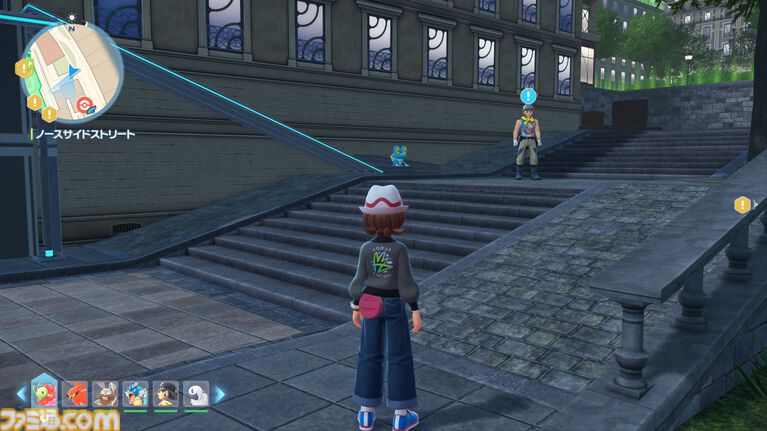Choose the red bird Pokémon party slot
This screenshot has height=431, width=767.
tap(75, 394)
